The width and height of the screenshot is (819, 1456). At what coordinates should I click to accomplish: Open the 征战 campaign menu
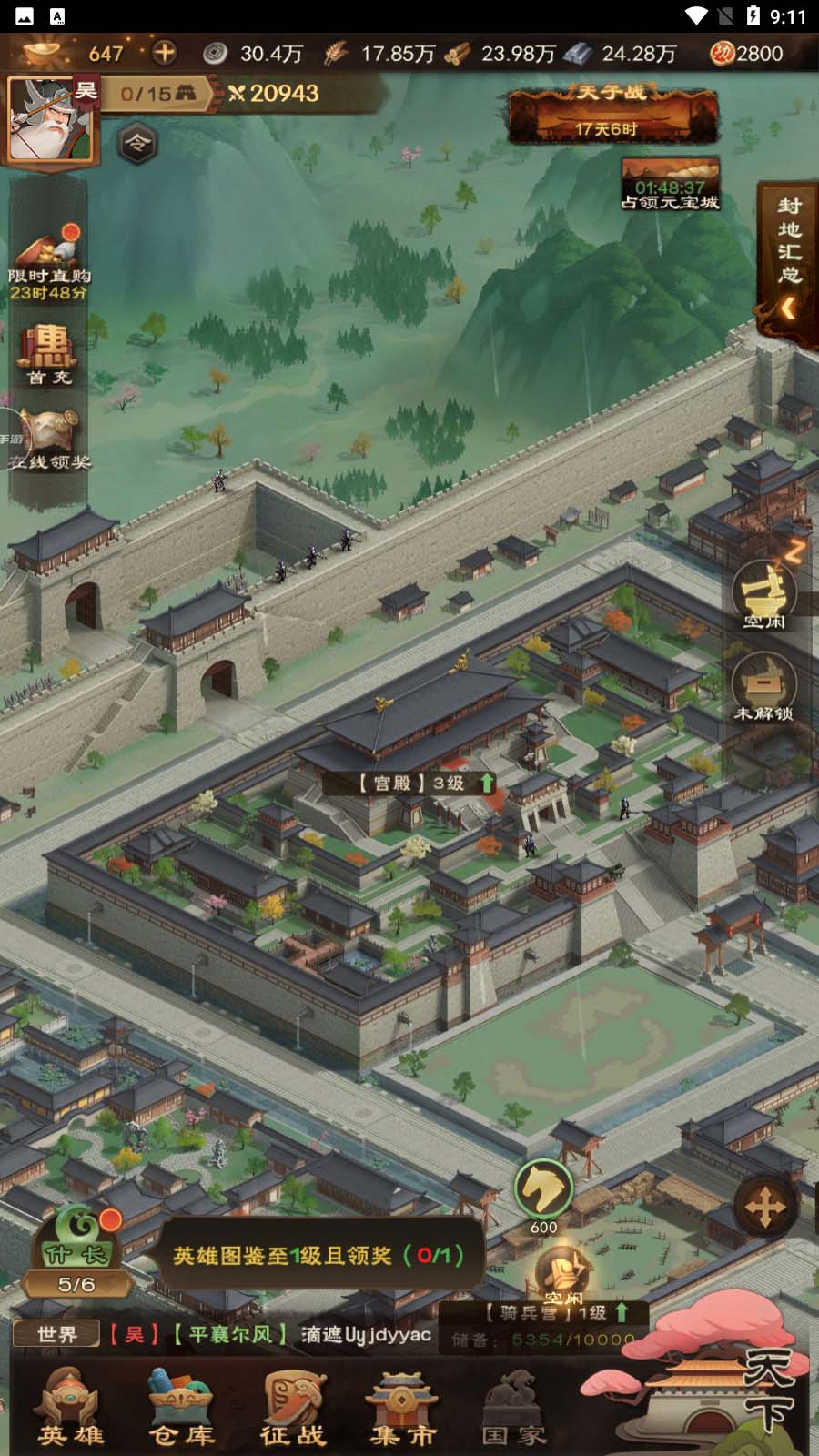pyautogui.click(x=293, y=1406)
